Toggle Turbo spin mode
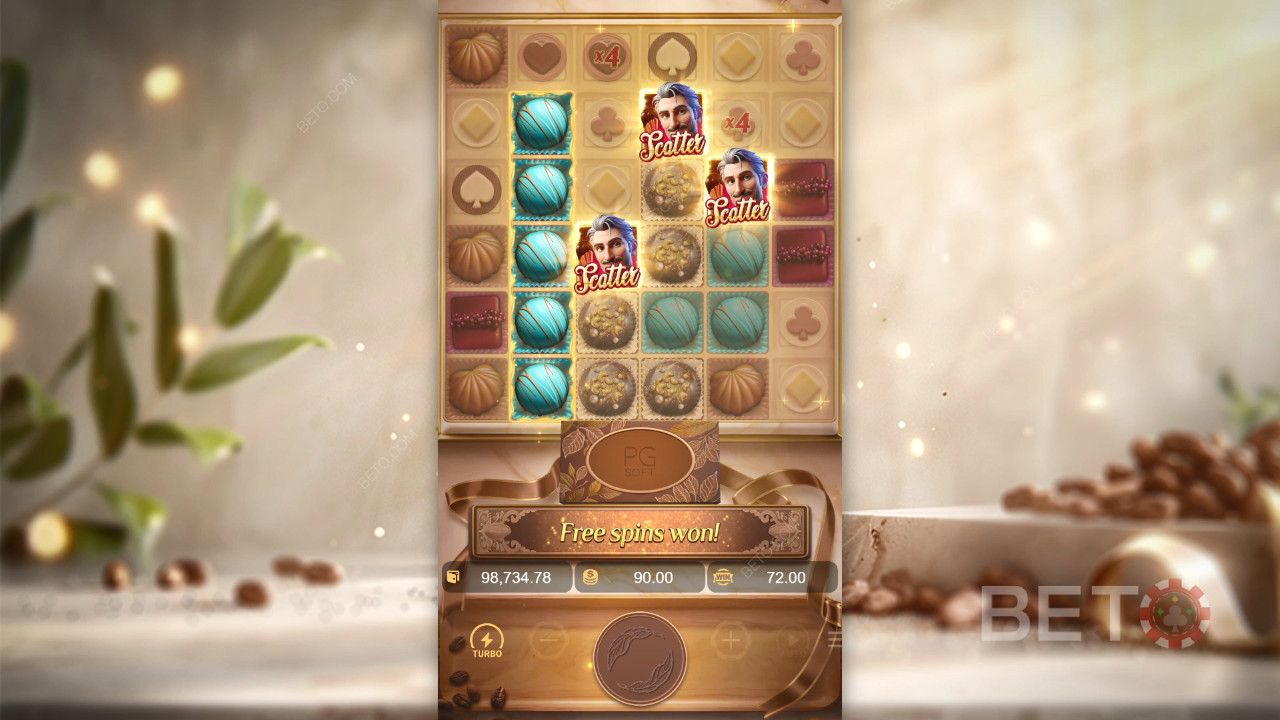This screenshot has width=1280, height=720. (x=487, y=641)
